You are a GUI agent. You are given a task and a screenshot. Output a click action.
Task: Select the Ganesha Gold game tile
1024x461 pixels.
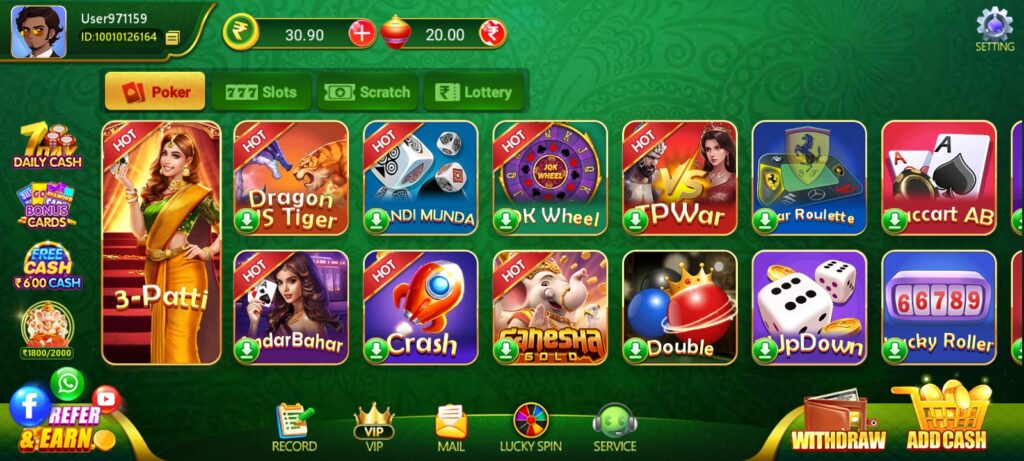tap(550, 307)
